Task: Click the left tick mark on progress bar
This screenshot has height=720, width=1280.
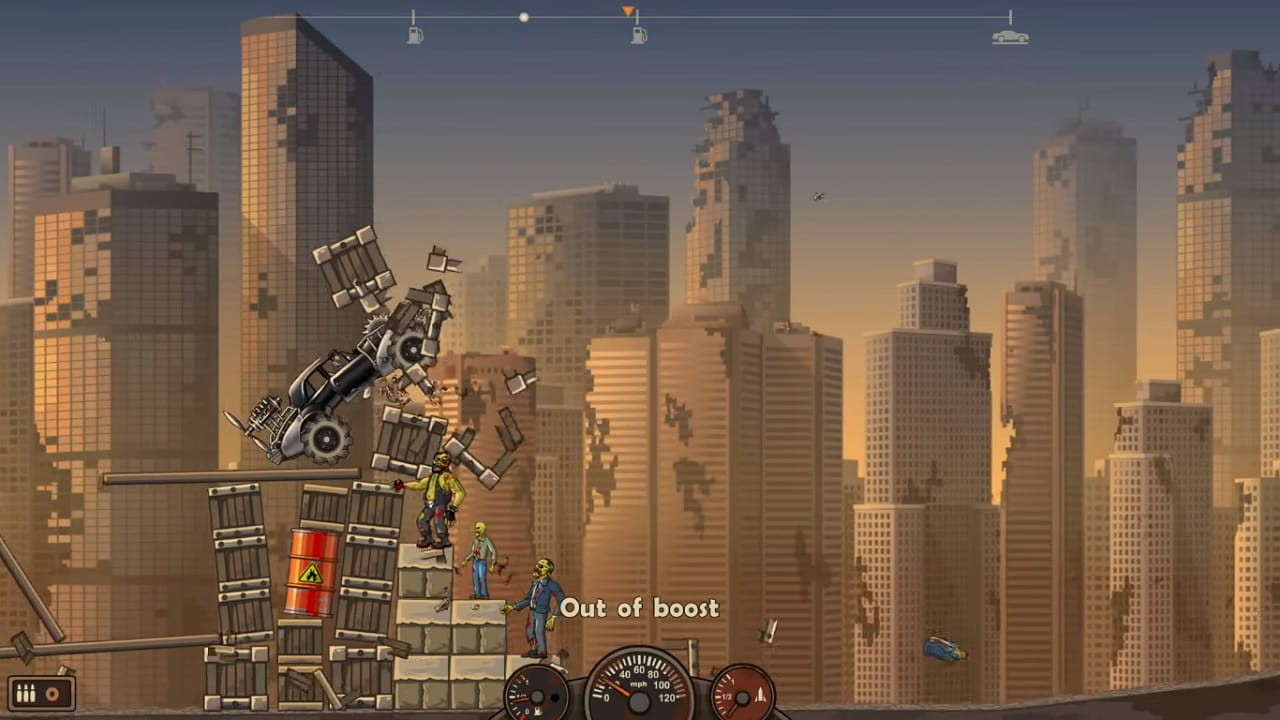Action: click(415, 17)
